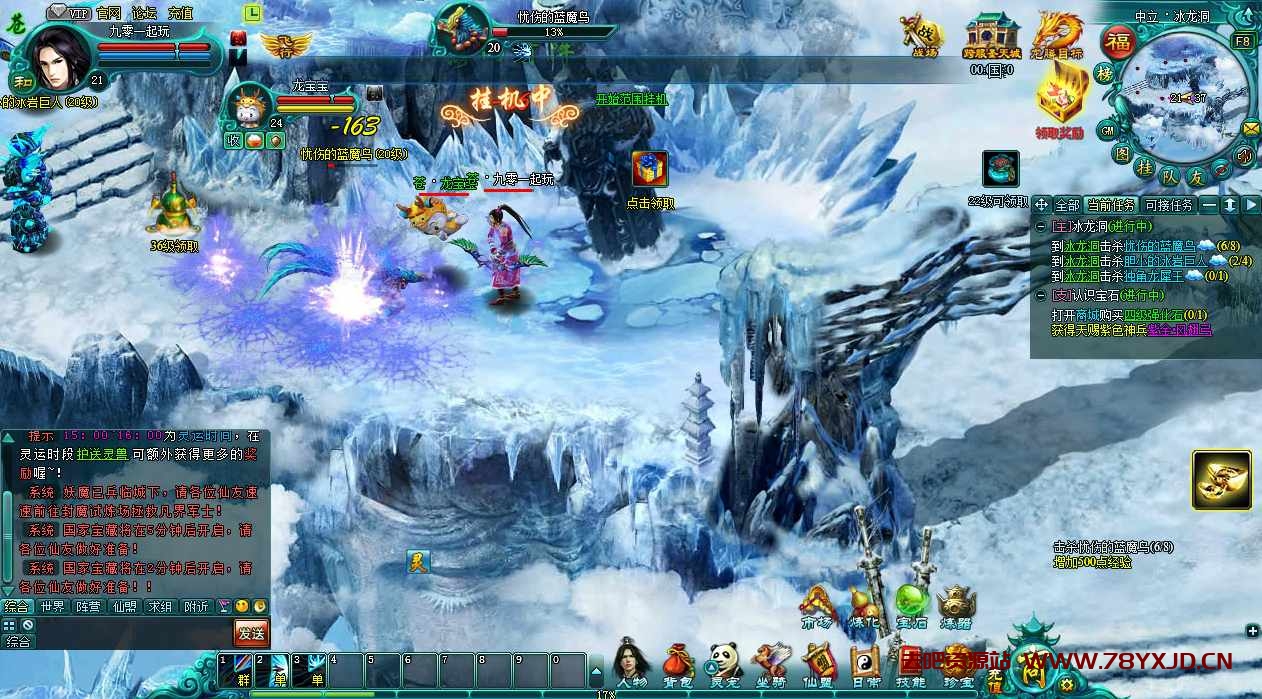
Task: Click the 发送 send chat button
Action: click(252, 632)
